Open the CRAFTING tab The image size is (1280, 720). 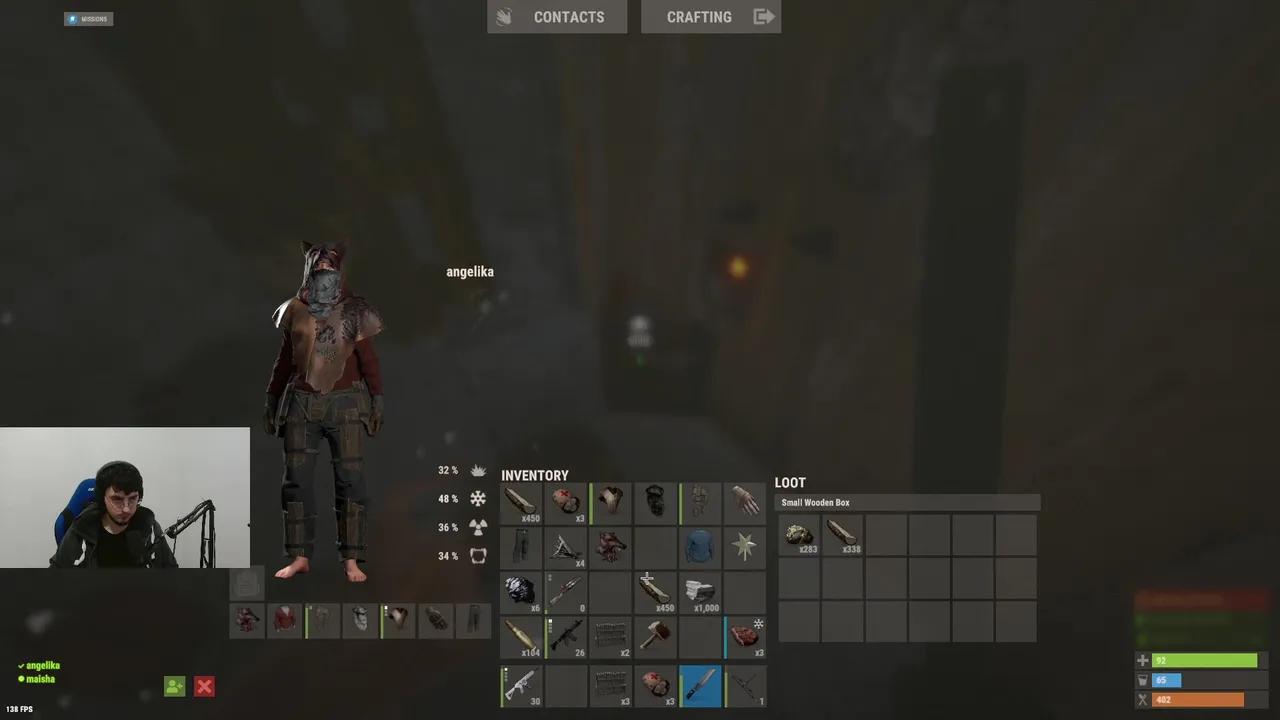click(699, 17)
